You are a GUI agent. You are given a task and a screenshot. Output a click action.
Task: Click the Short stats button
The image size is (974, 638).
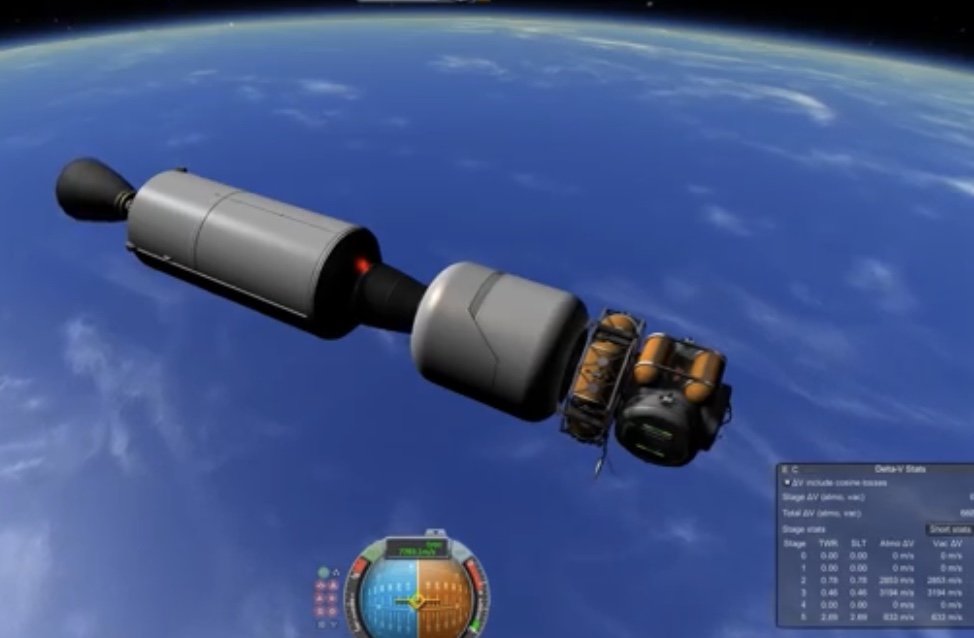tap(949, 529)
